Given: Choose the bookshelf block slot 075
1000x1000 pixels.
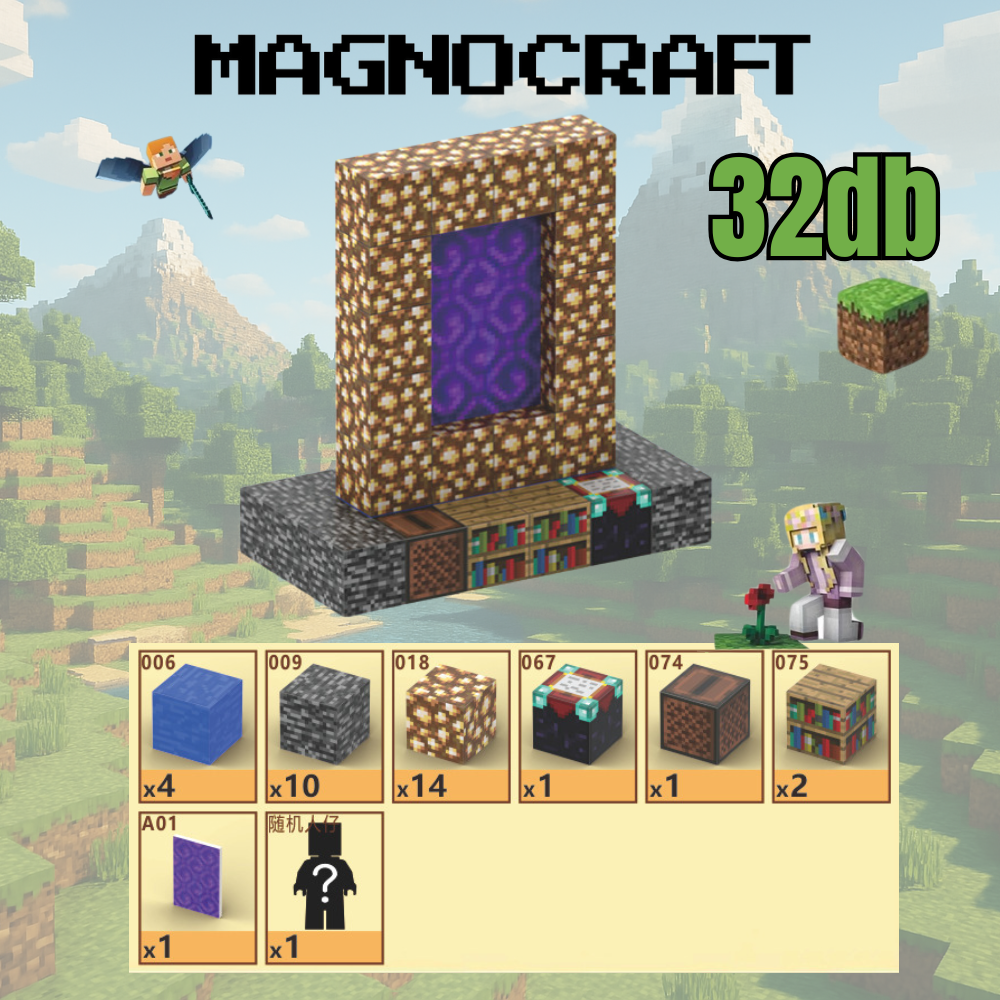Looking at the screenshot, I should point(831,726).
